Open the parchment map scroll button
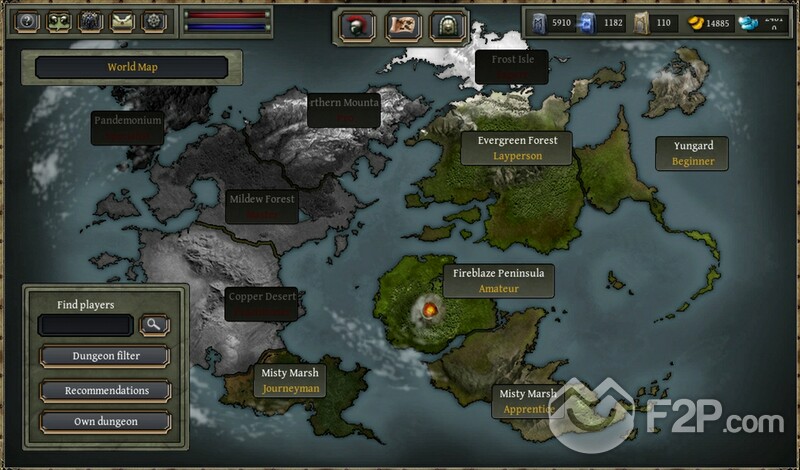Viewport: 800px width, 470px height. tap(403, 26)
